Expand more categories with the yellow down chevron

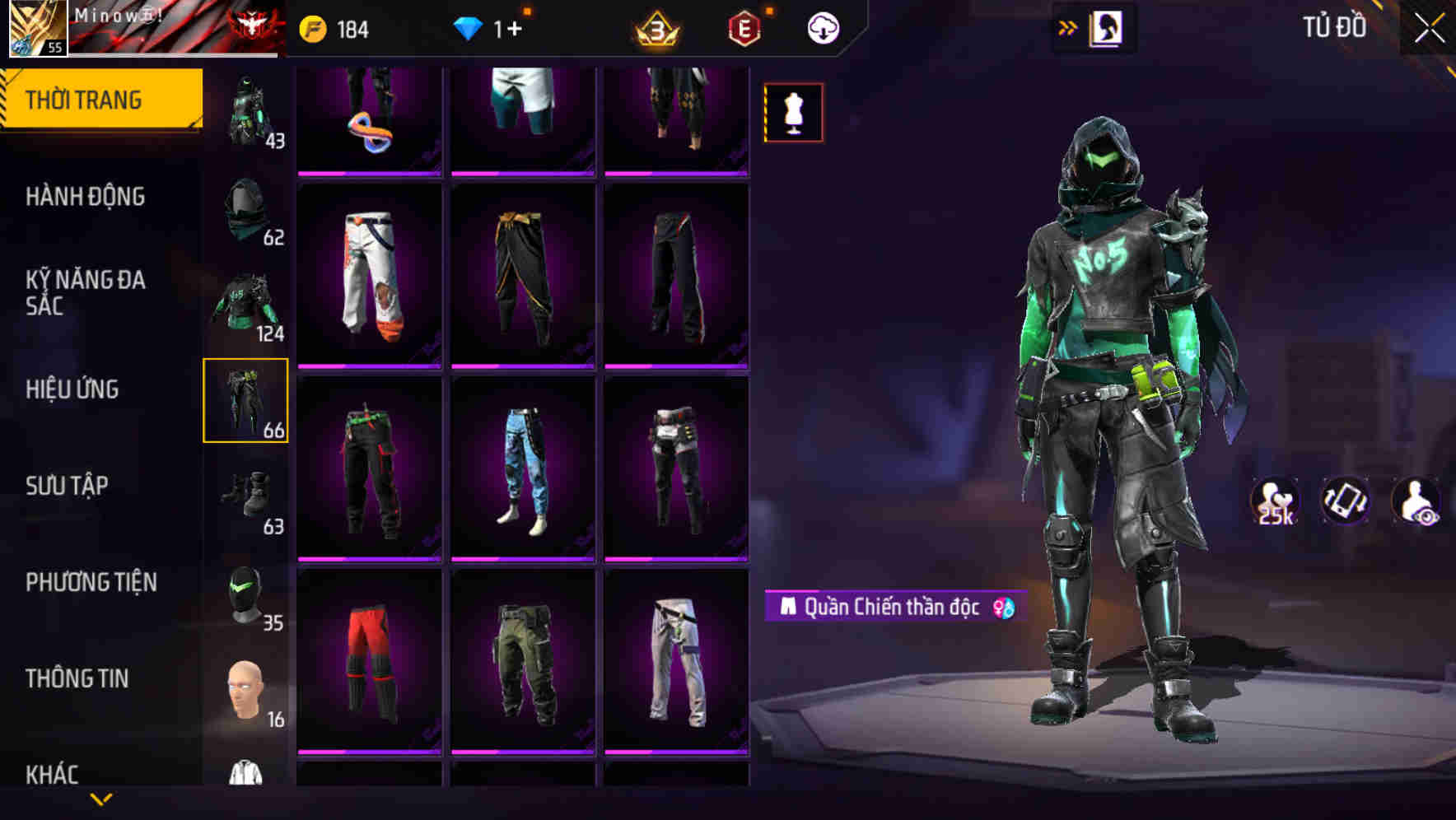tap(101, 799)
